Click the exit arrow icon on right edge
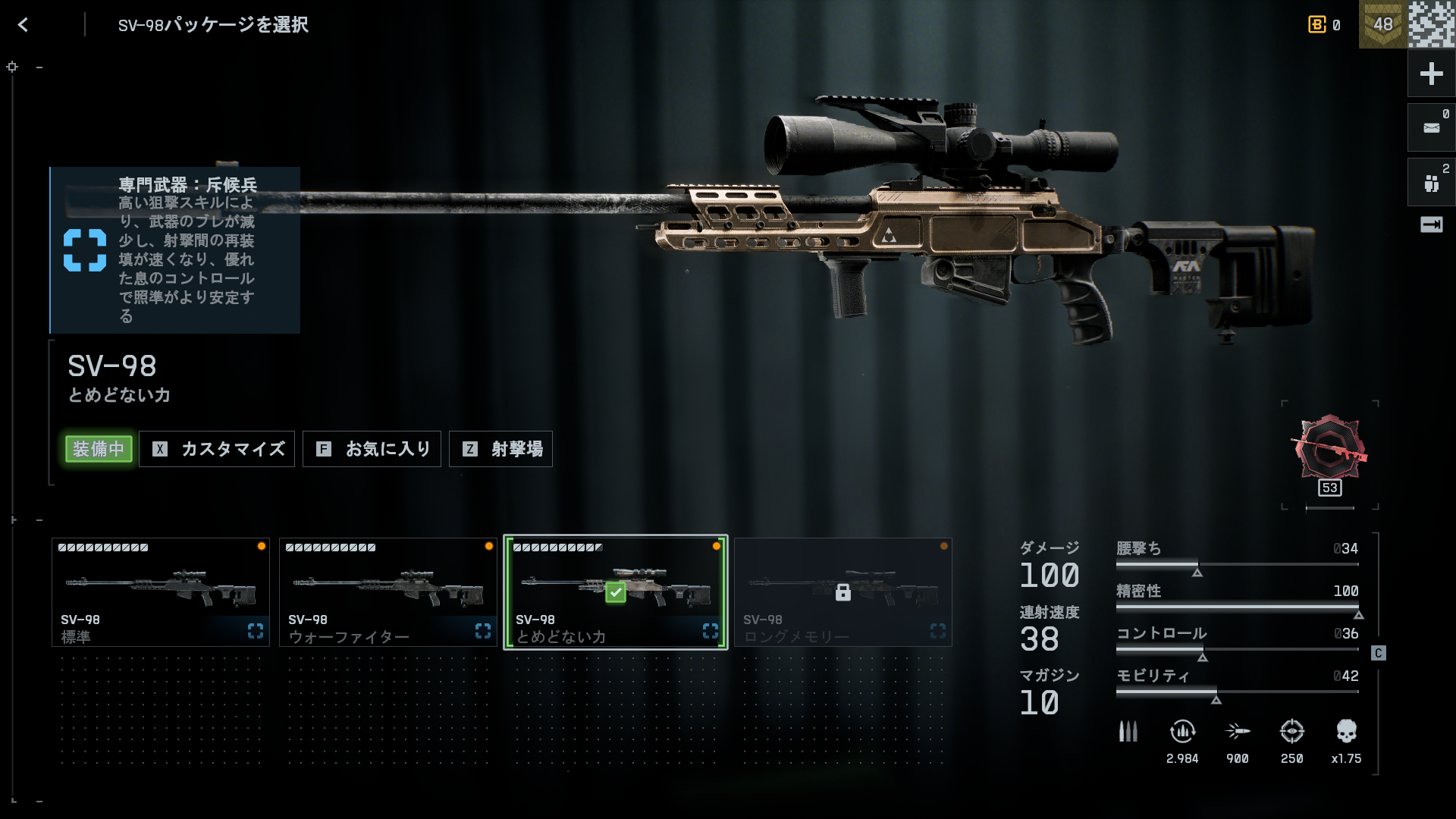The height and width of the screenshot is (819, 1456). (1431, 224)
